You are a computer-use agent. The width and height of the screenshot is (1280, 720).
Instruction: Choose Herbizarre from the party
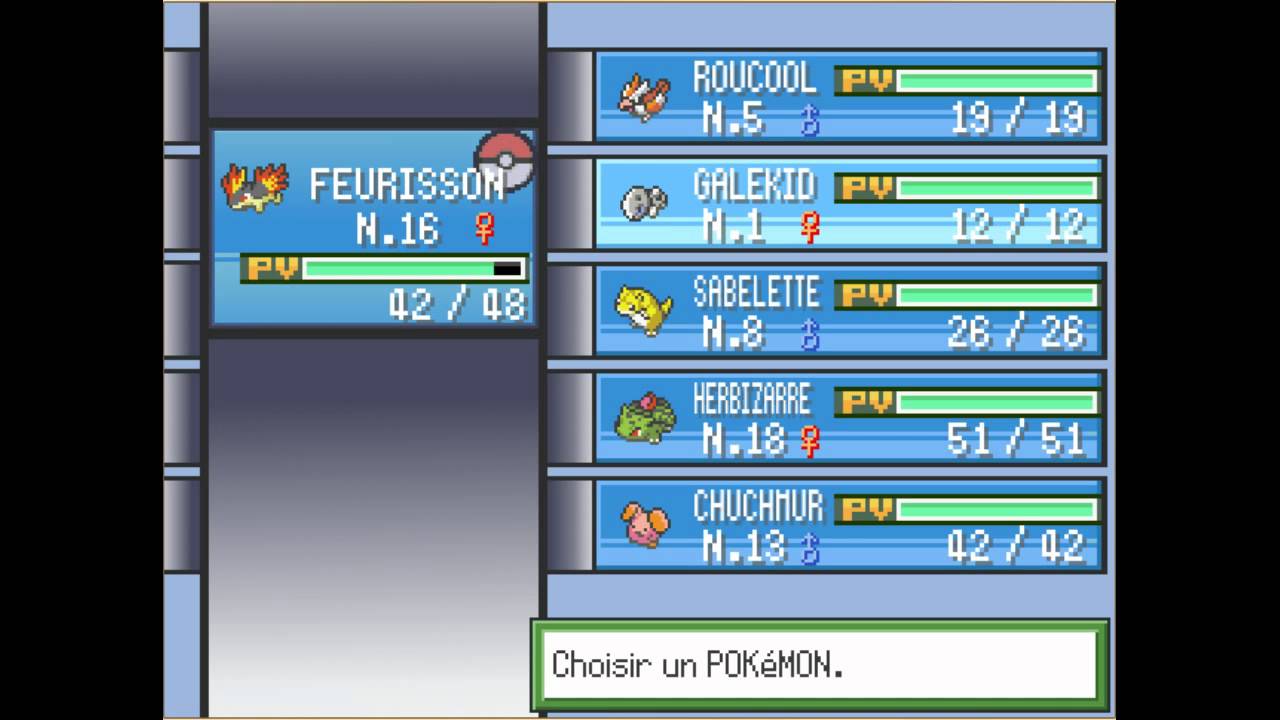[x=848, y=418]
